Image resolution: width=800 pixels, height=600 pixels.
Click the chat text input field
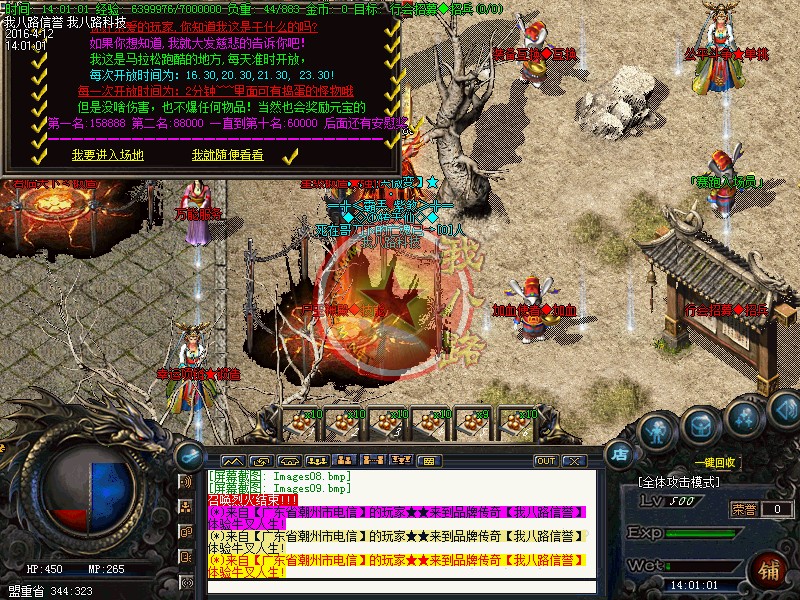pyautogui.click(x=400, y=587)
